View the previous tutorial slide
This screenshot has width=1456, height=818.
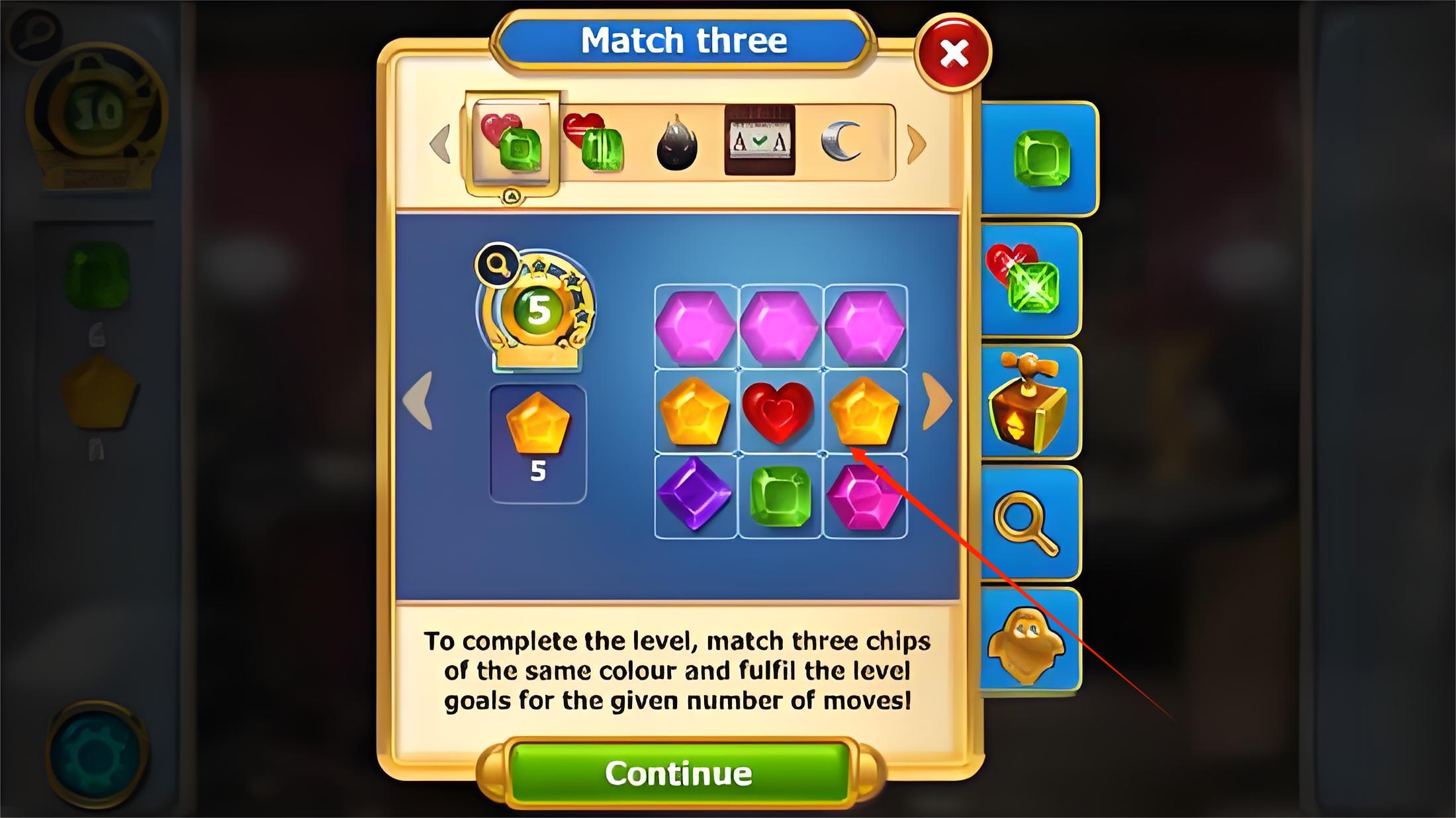(x=419, y=401)
